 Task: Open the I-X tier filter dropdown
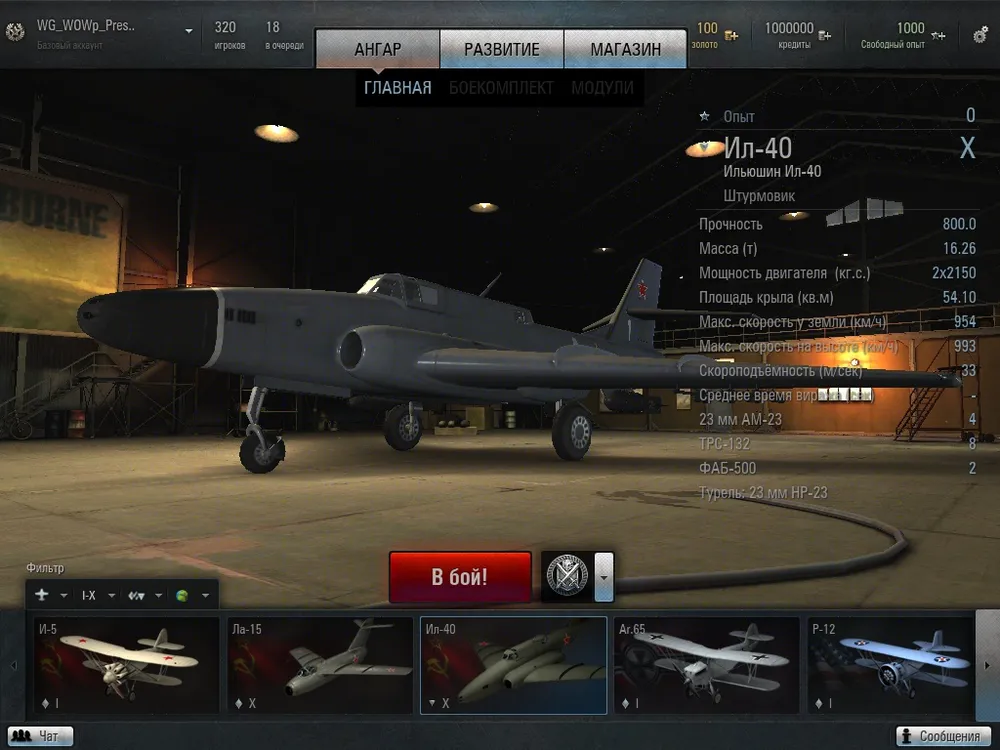98,595
